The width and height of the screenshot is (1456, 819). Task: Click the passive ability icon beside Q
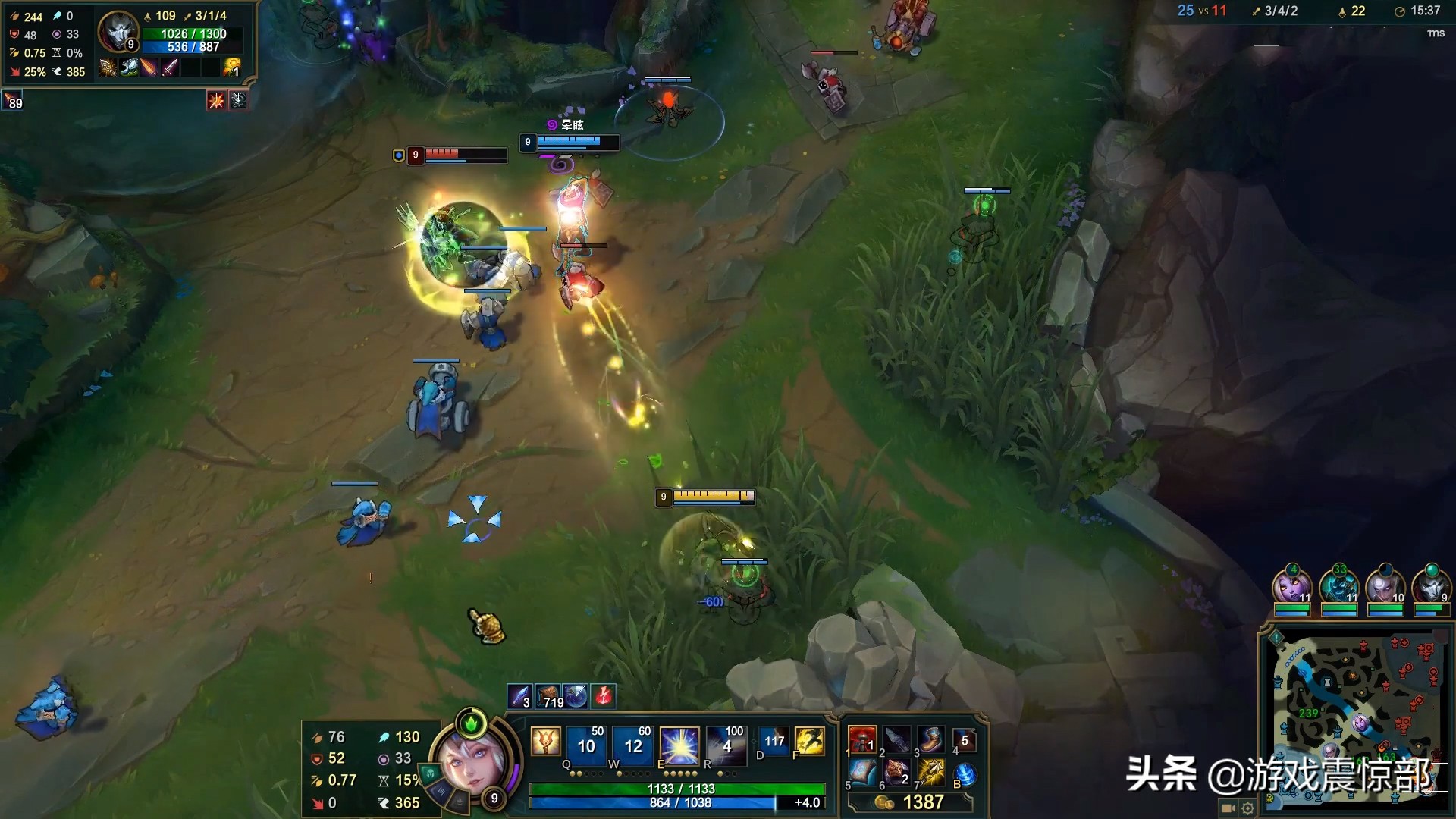pos(545,741)
